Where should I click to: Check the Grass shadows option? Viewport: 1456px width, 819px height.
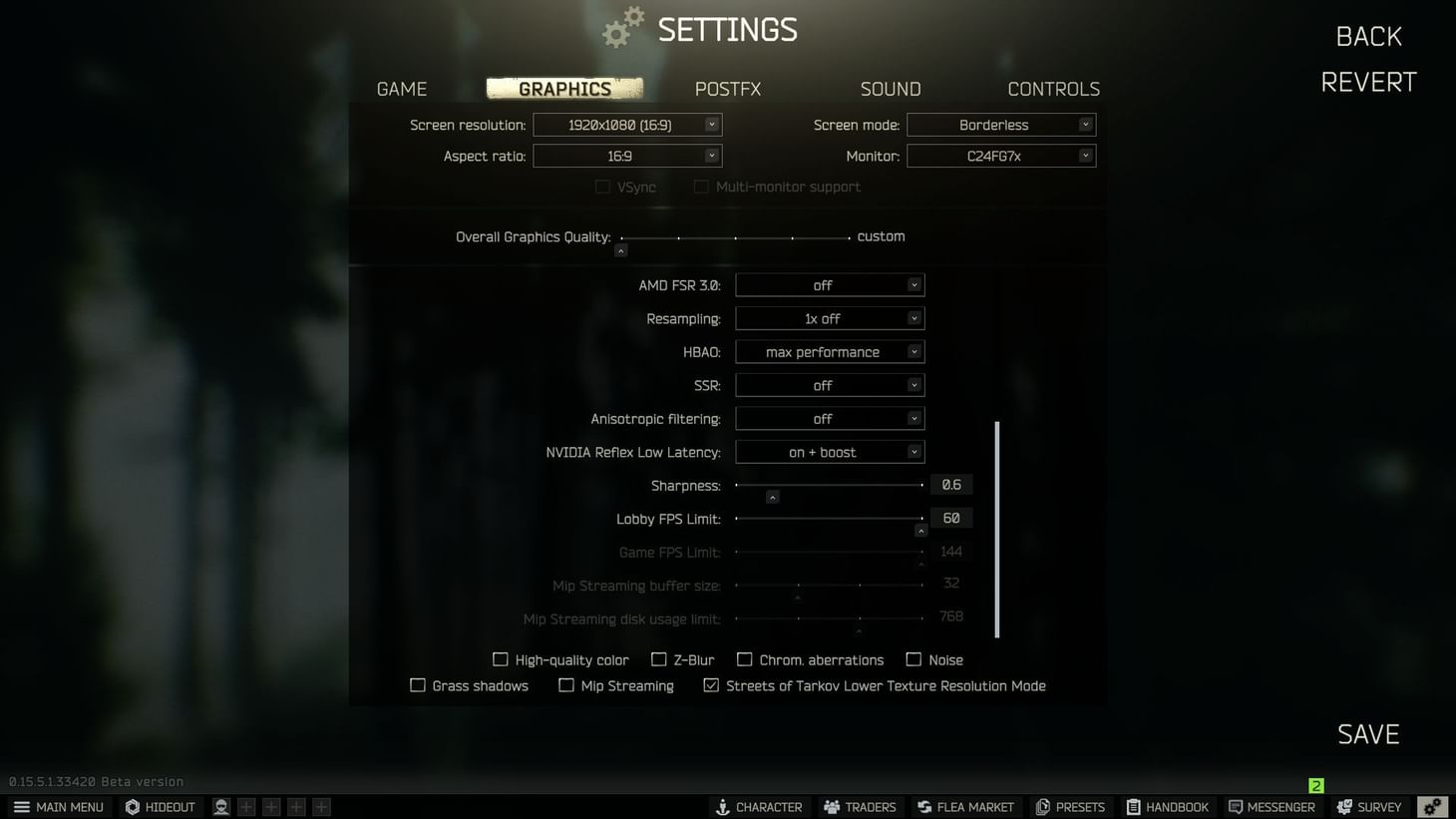(x=418, y=685)
